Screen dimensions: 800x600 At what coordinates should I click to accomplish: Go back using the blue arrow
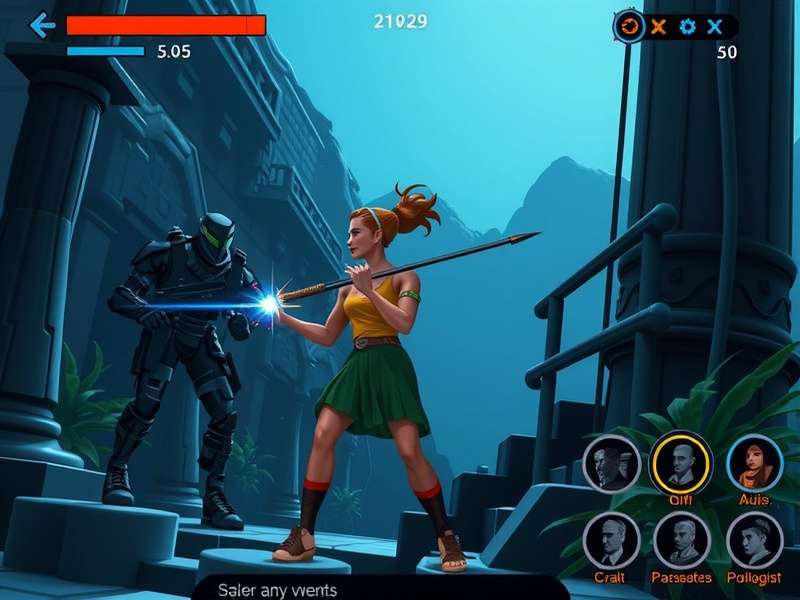42,25
